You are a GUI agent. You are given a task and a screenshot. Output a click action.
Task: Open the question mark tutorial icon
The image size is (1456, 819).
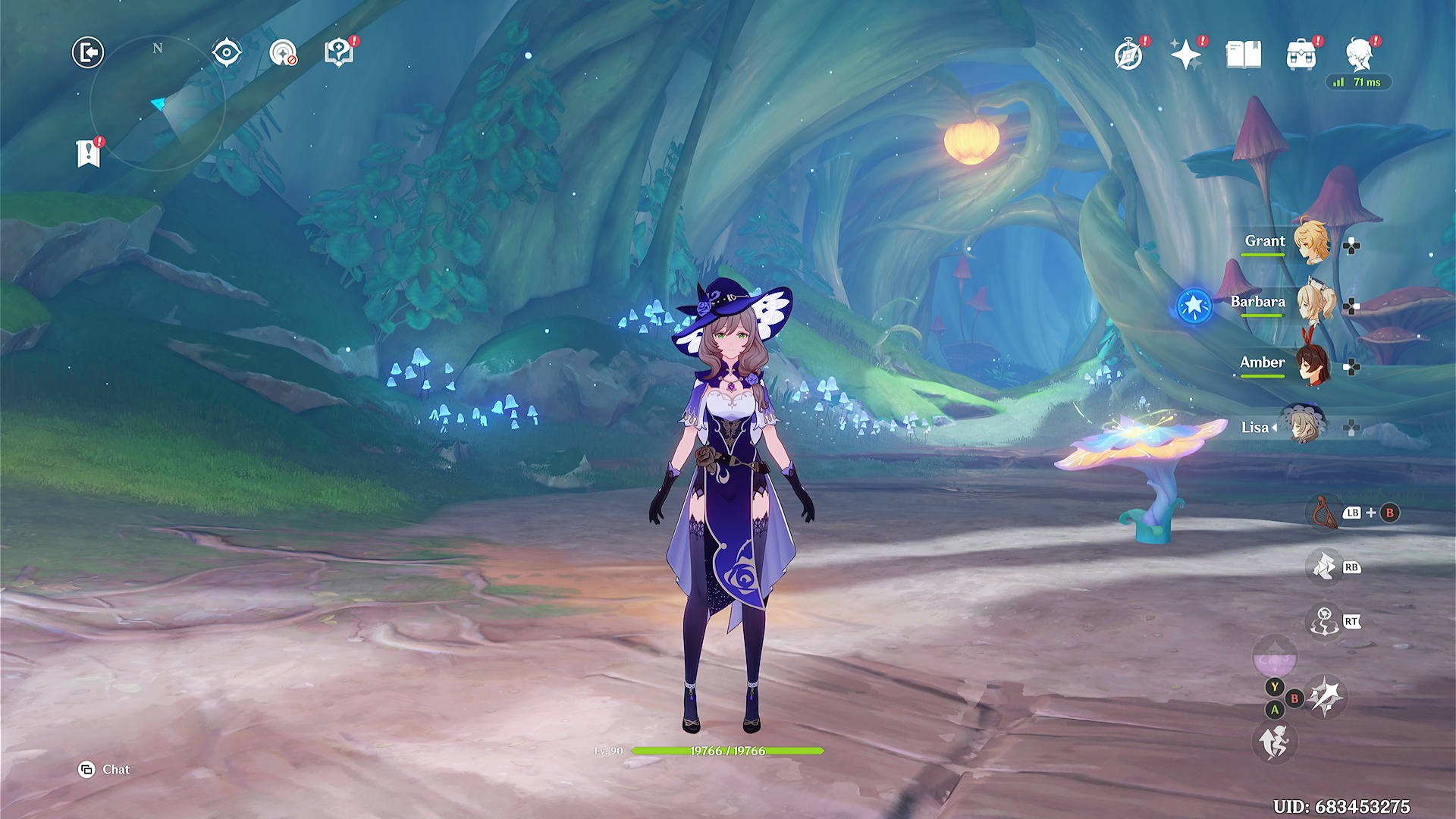tap(338, 53)
